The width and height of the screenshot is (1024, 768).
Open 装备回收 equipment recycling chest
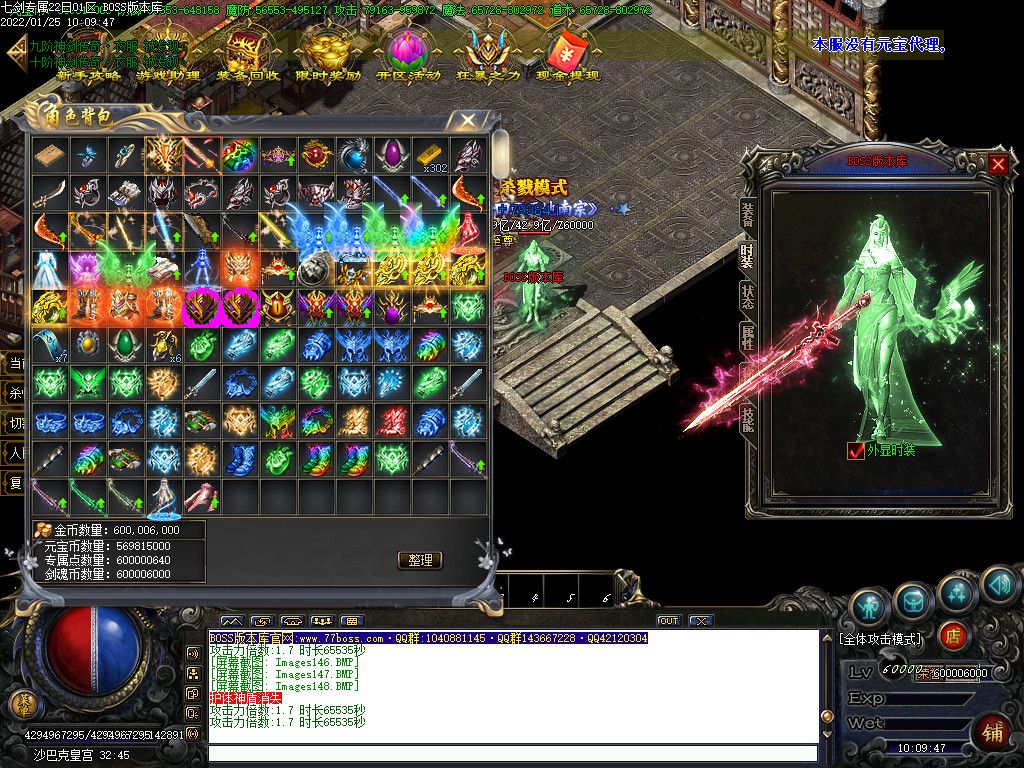coord(248,56)
